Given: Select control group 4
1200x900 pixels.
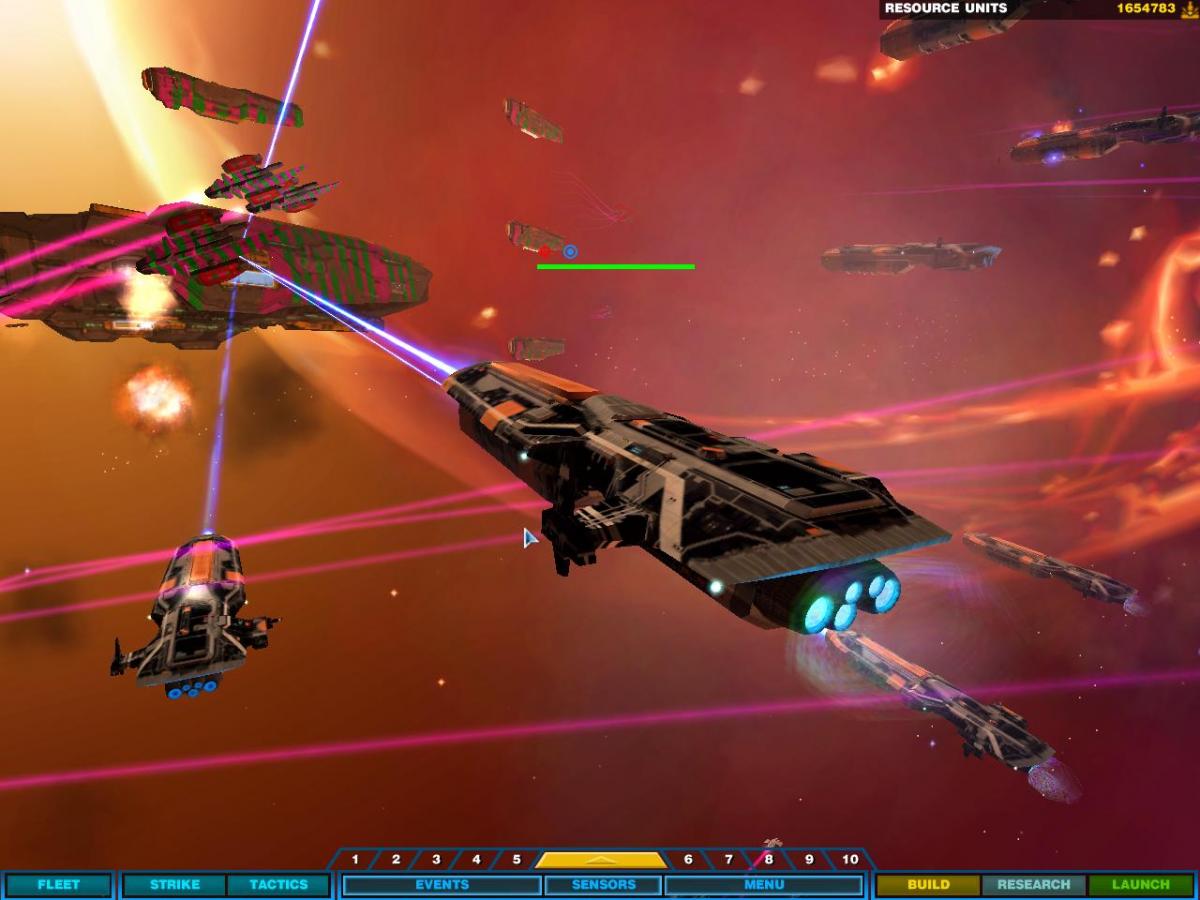Looking at the screenshot, I should pyautogui.click(x=476, y=860).
